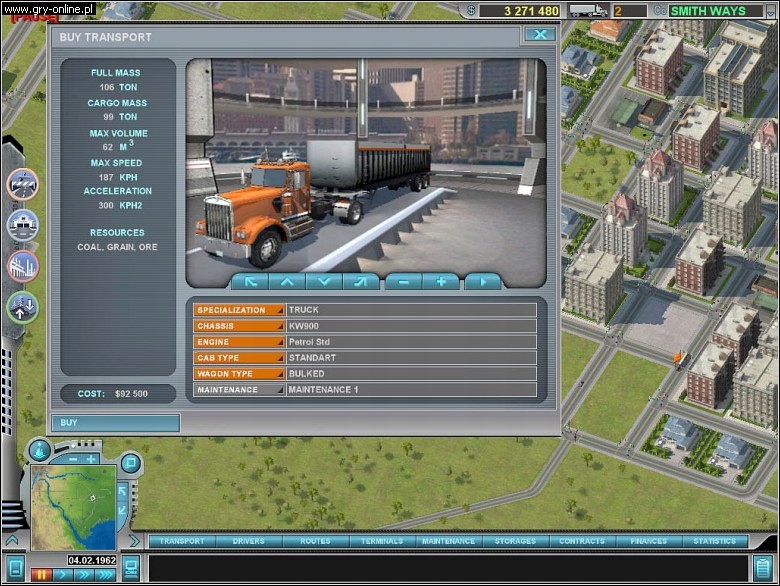Confirm purchase with the BUY button

click(115, 423)
